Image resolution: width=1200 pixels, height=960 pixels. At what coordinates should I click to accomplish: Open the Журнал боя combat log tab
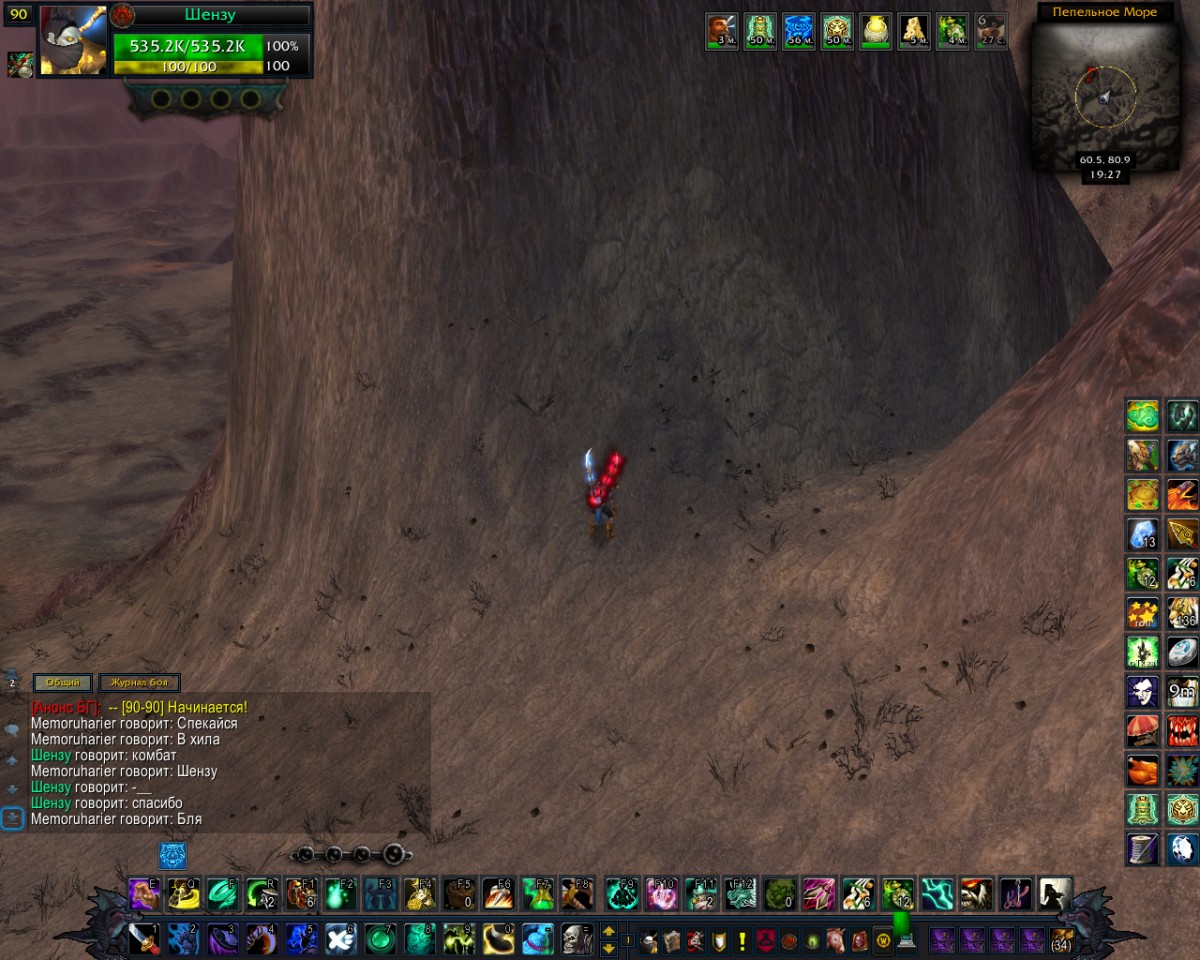[138, 683]
